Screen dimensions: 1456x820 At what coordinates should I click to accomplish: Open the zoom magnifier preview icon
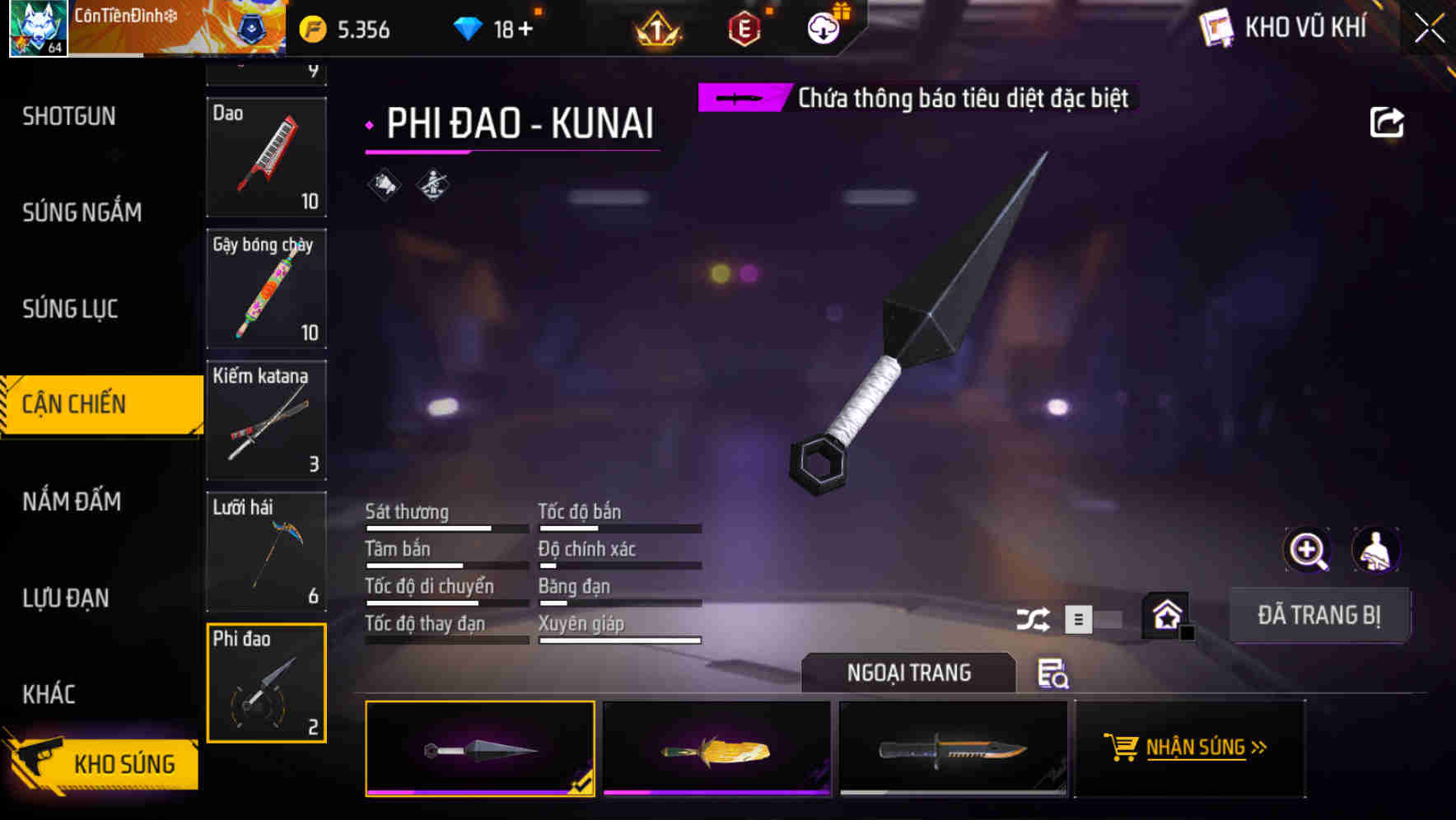[1309, 550]
